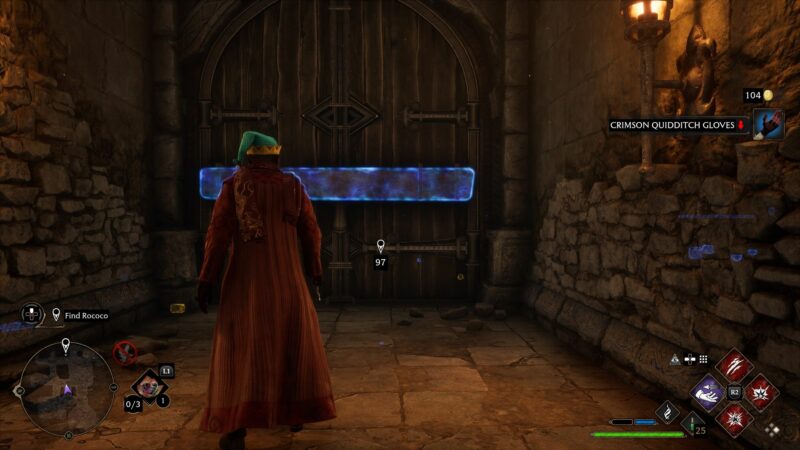The image size is (800, 450).
Task: Cast the purple open-hand spell
Action: pos(708,392)
